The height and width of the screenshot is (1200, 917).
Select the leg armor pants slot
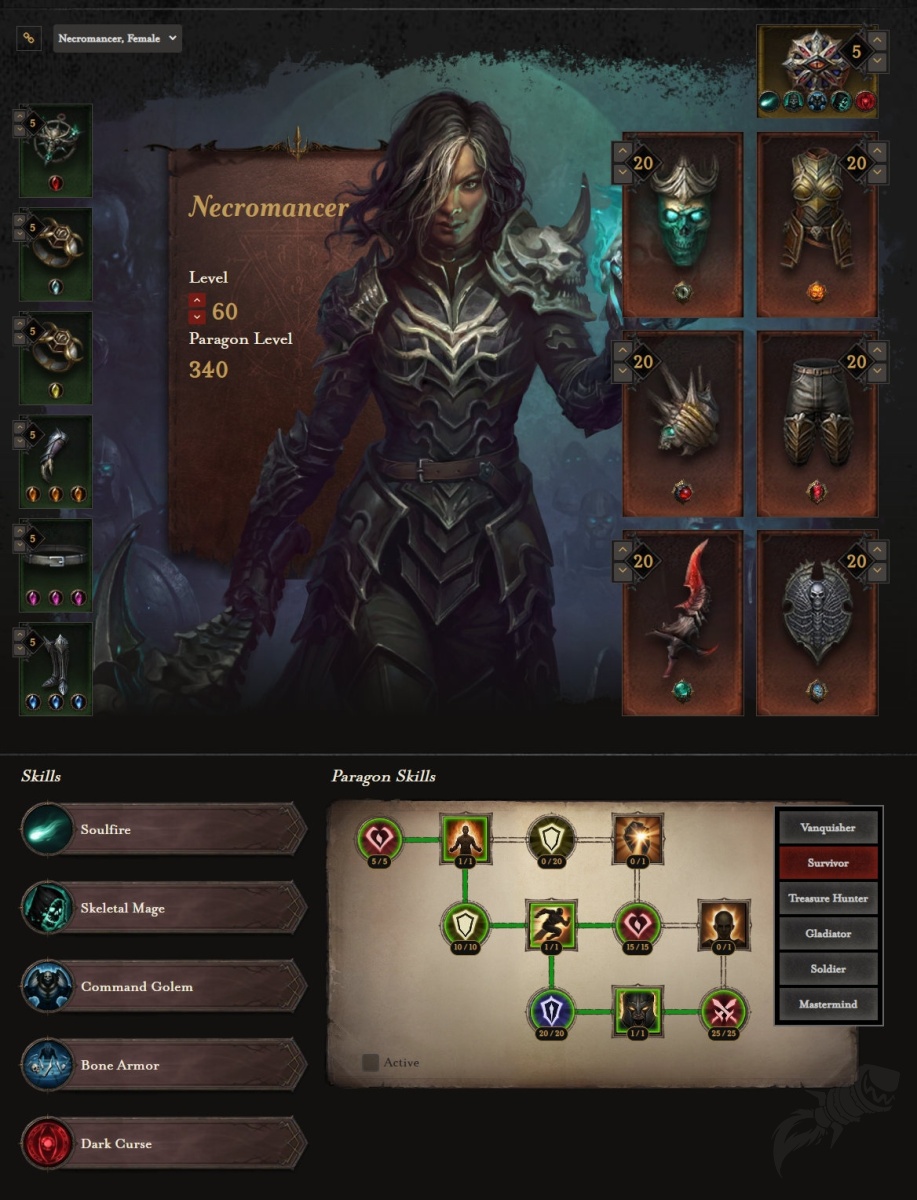(817, 423)
